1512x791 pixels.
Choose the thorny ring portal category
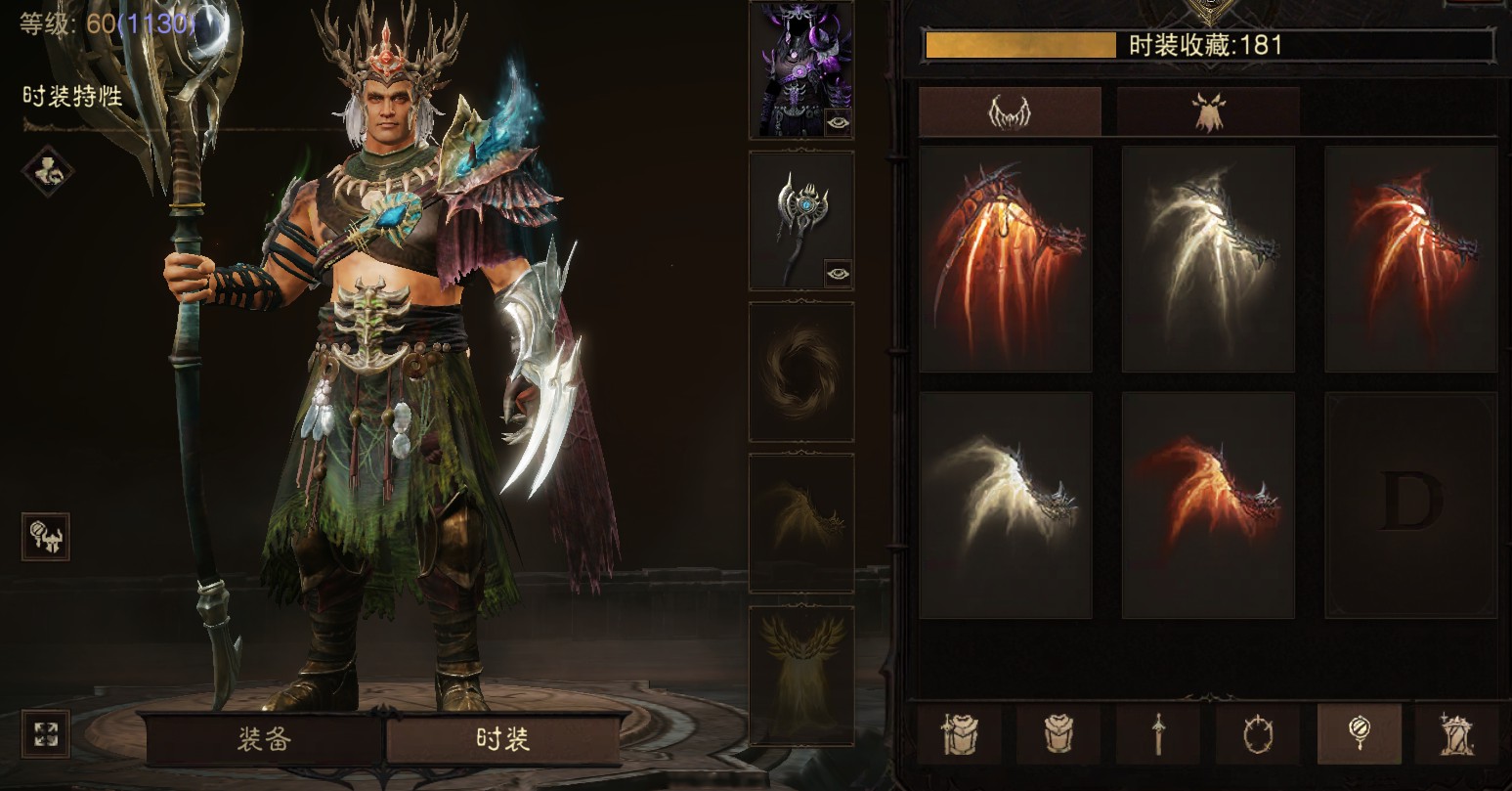(x=1258, y=733)
